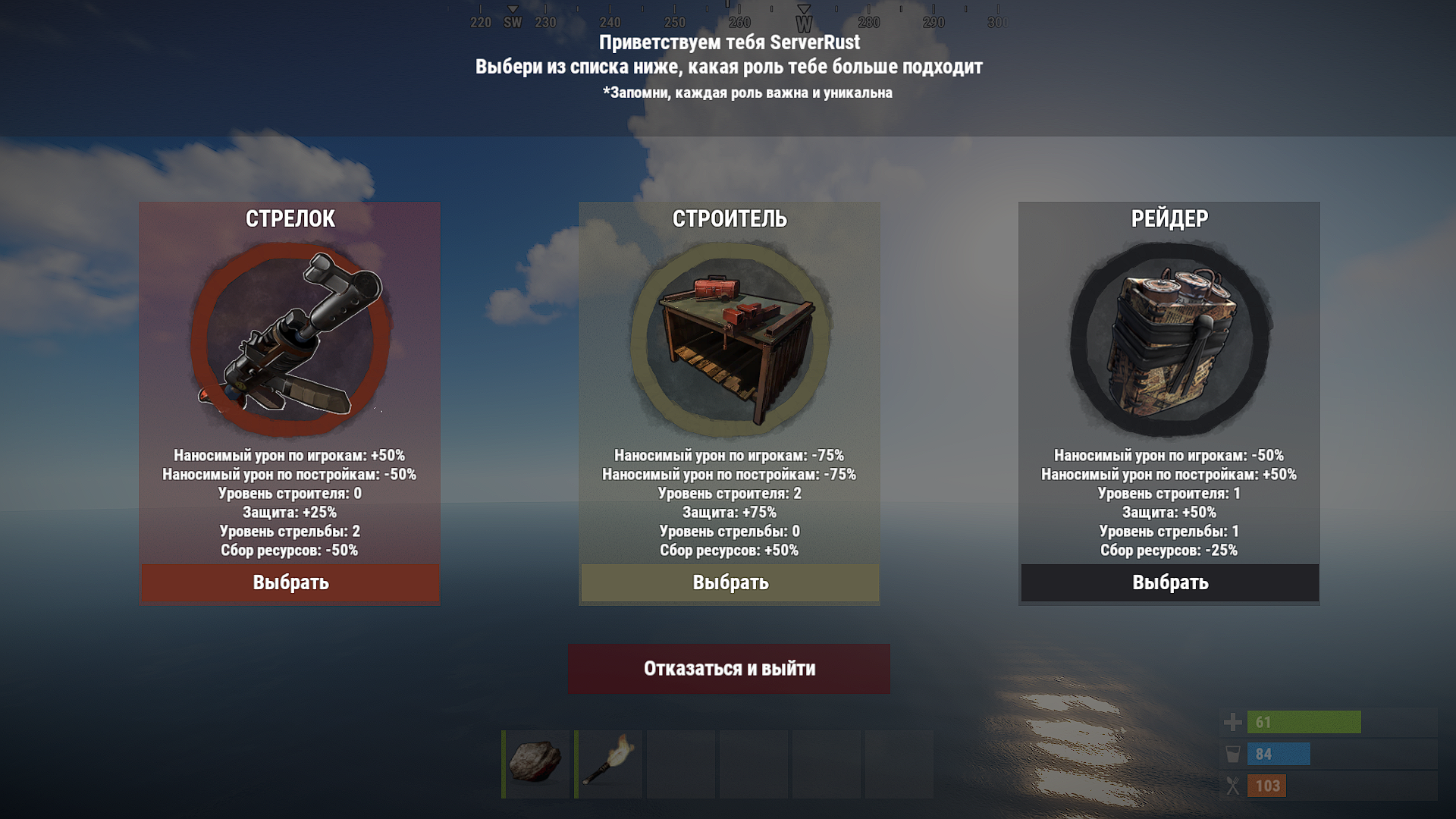Select the rock hotbar slot
This screenshot has height=819, width=1456.
click(535, 763)
